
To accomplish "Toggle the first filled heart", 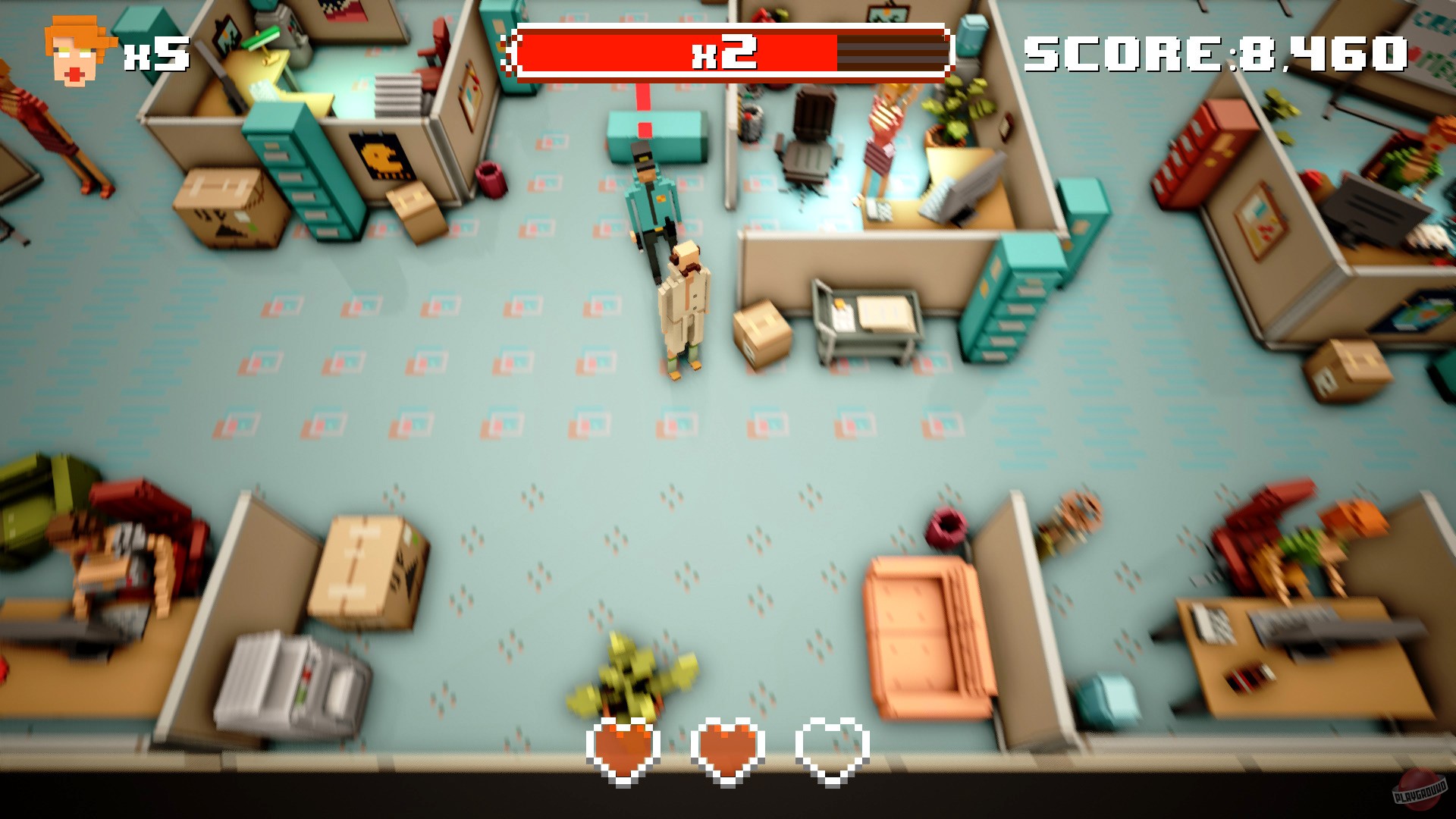I will (623, 751).
